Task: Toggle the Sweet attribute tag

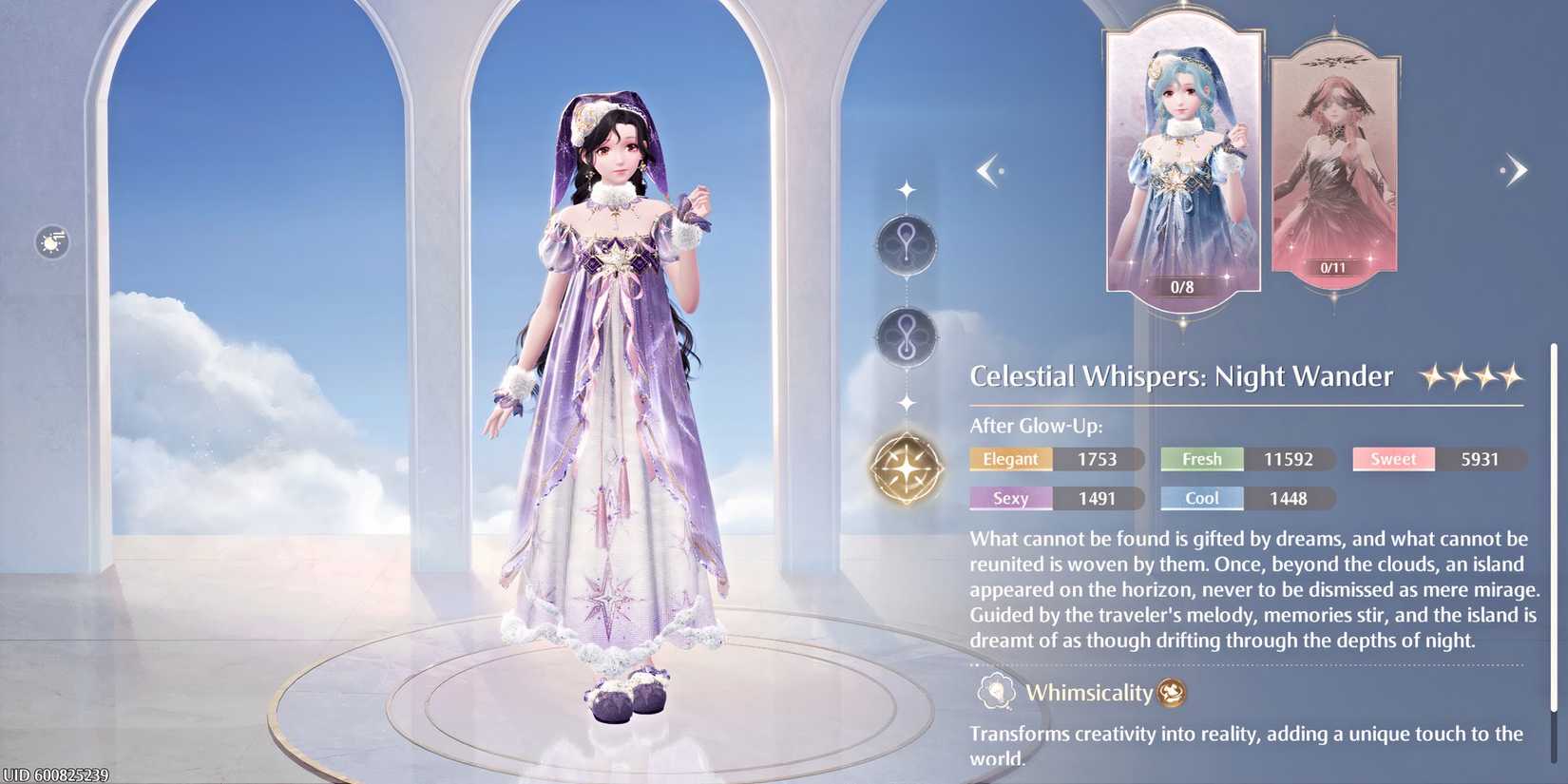Action: click(x=1392, y=459)
